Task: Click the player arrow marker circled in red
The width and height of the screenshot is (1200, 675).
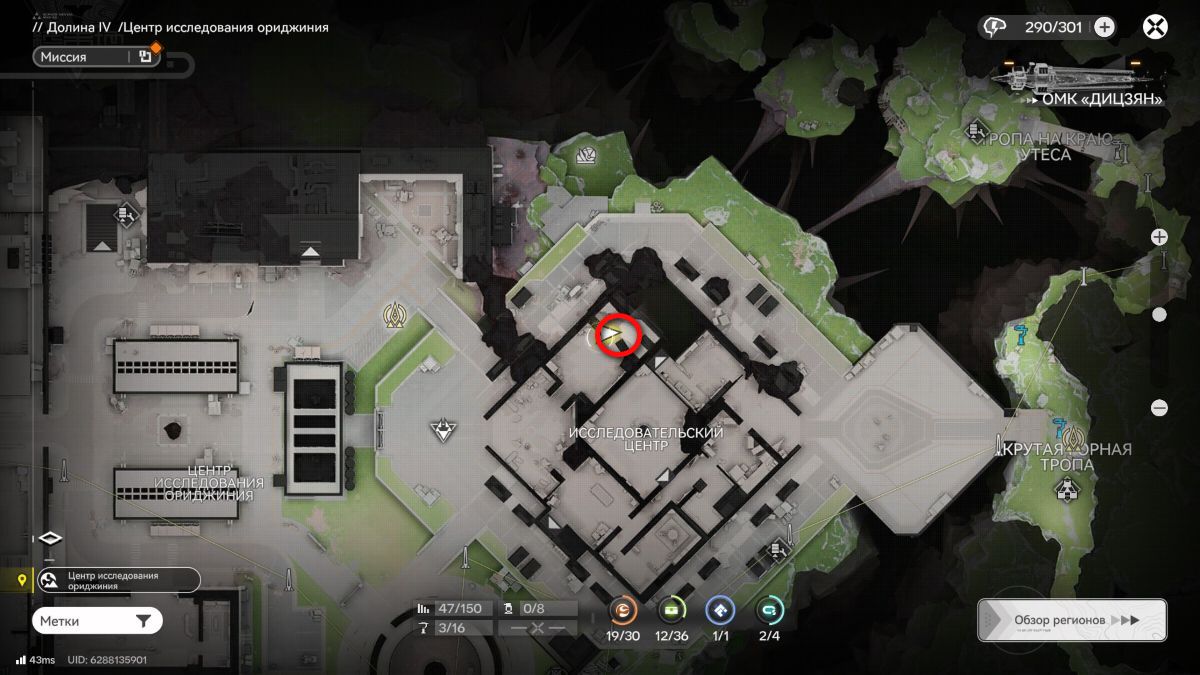Action: pyautogui.click(x=616, y=335)
